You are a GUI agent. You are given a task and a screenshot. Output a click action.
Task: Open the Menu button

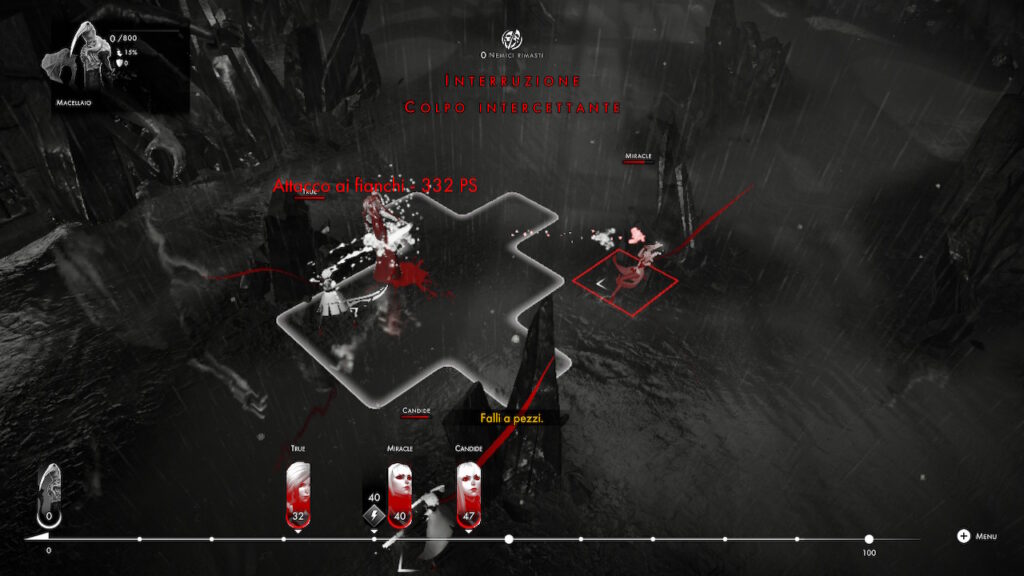click(x=976, y=536)
